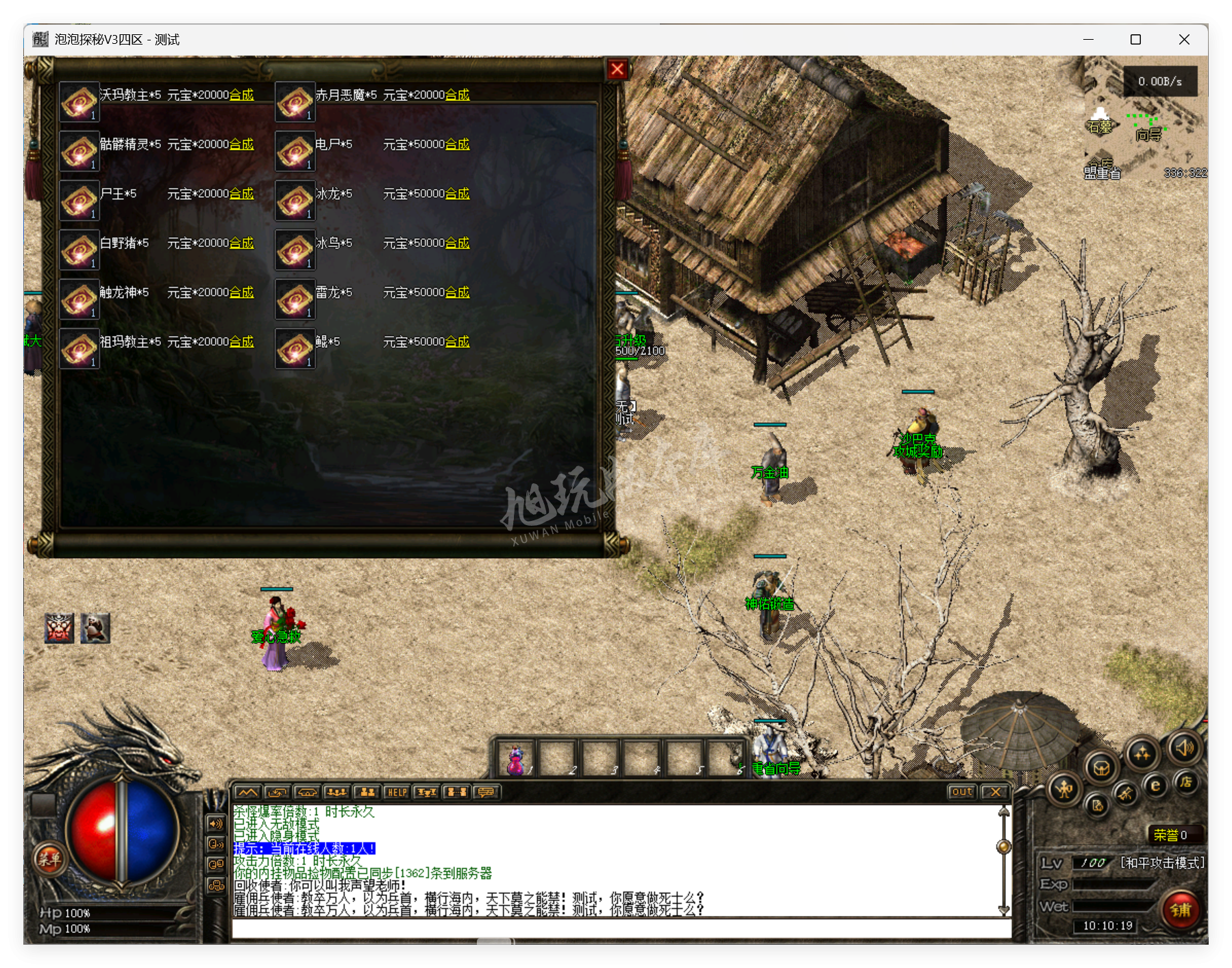Click the e browser icon near the shop button

pyautogui.click(x=1155, y=788)
